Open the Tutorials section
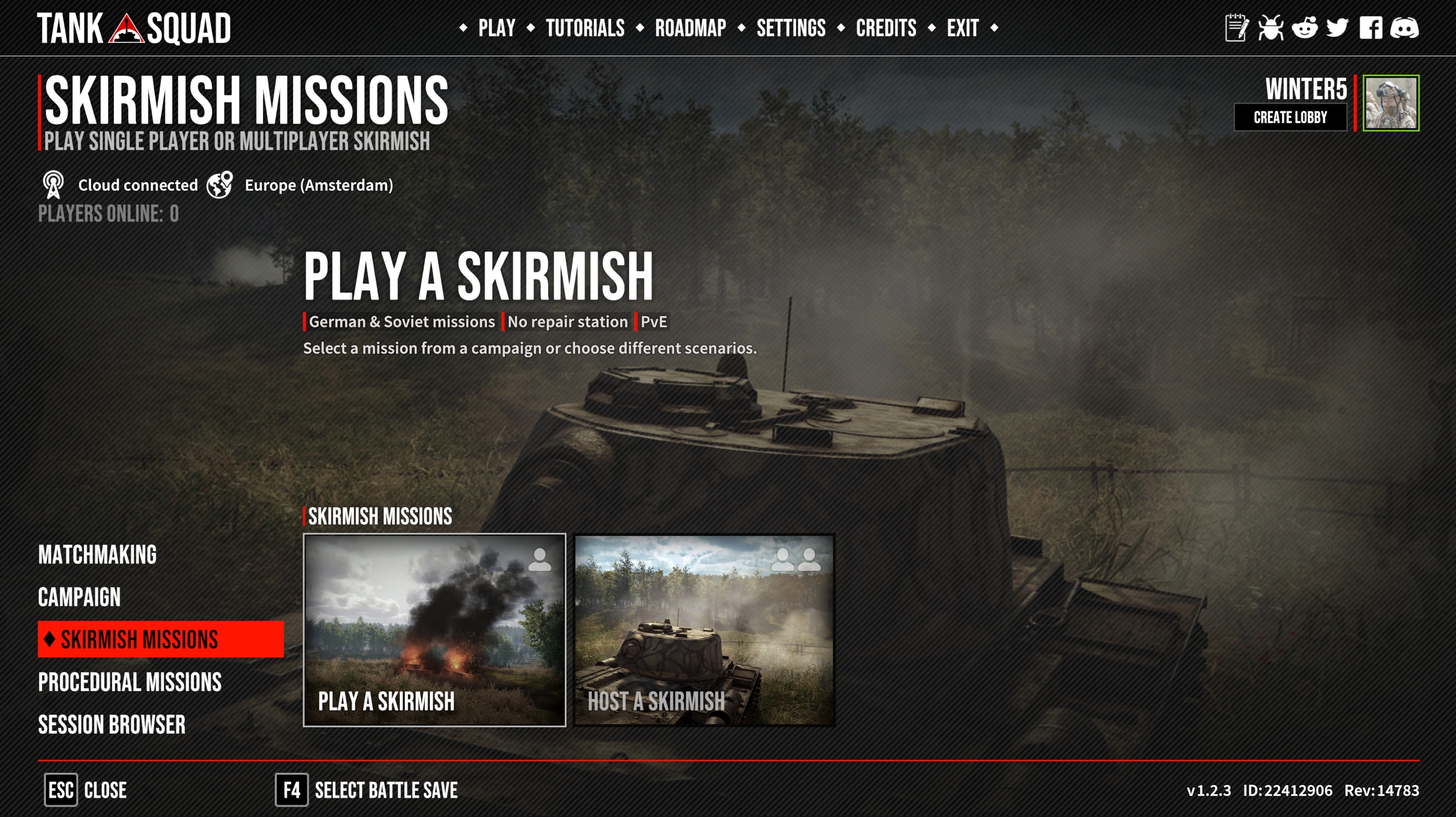 point(584,28)
